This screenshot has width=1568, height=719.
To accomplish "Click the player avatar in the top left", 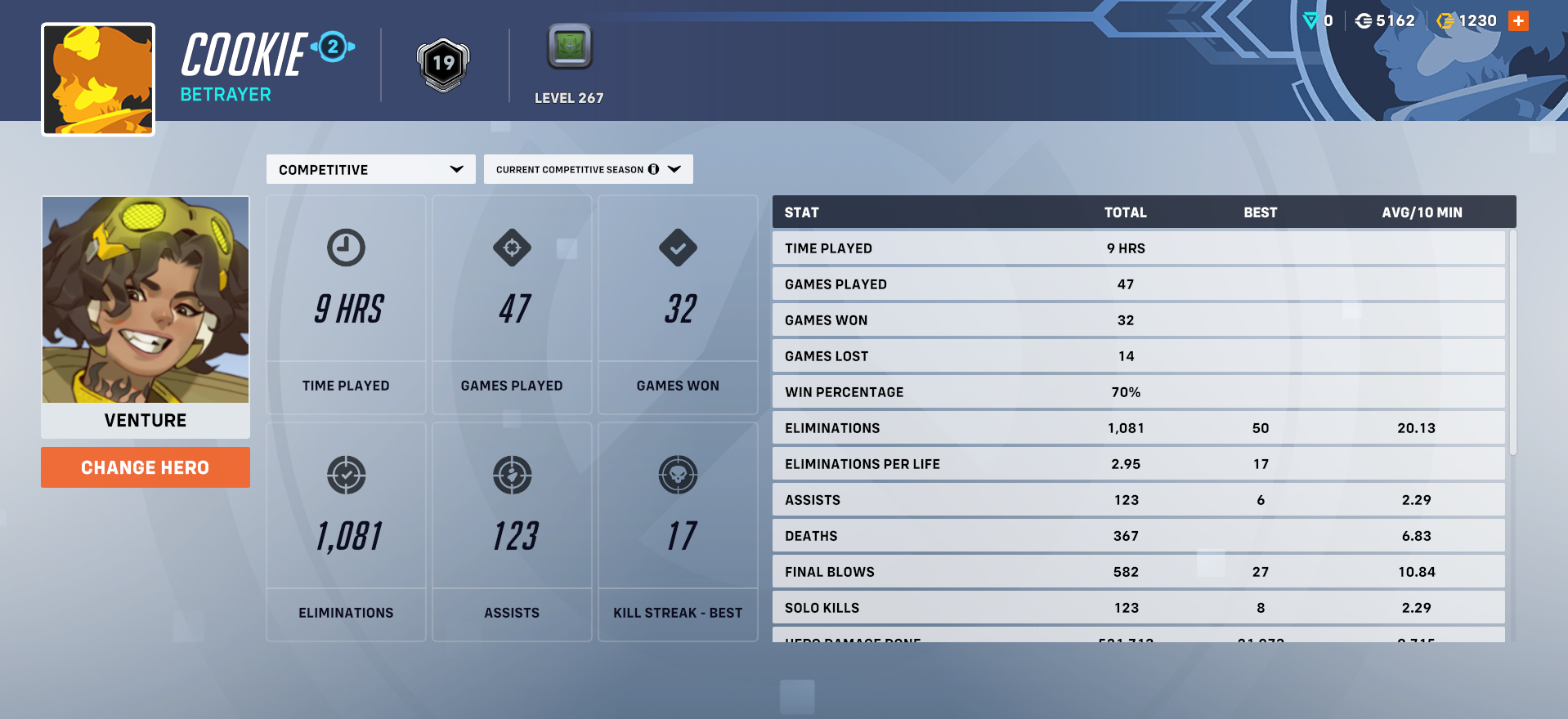I will (96, 78).
